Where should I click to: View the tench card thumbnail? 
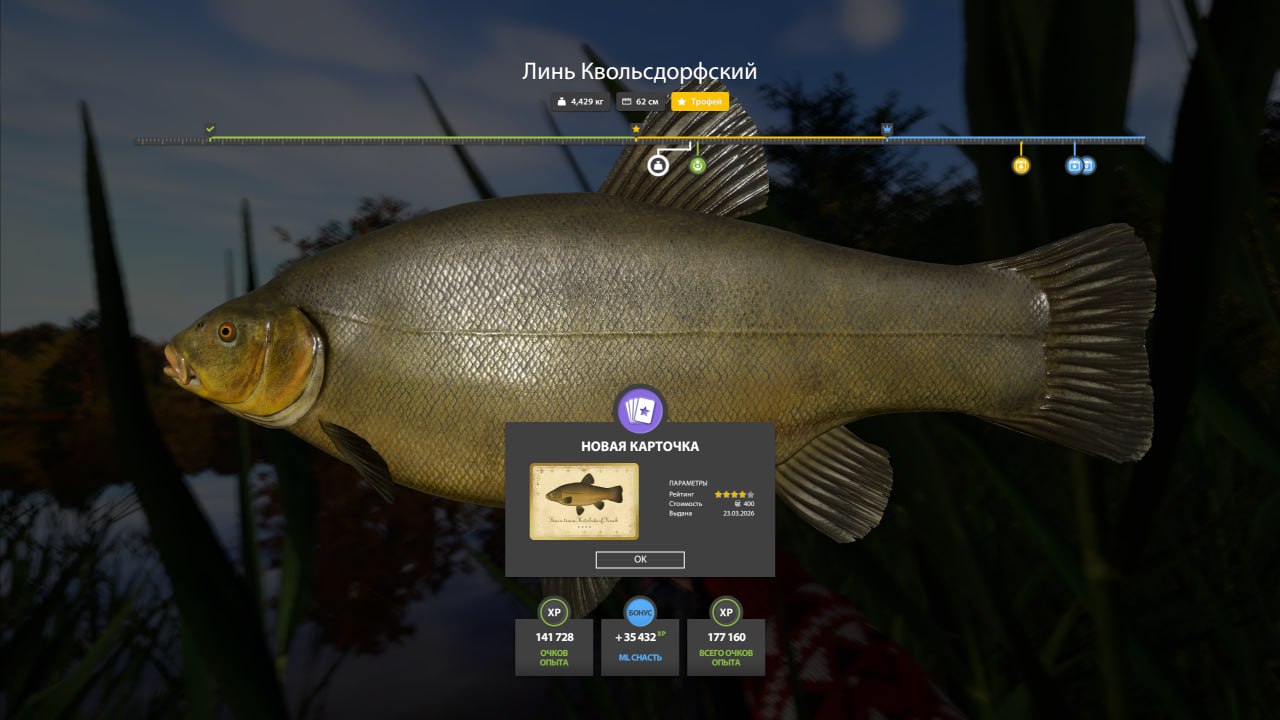pyautogui.click(x=584, y=501)
